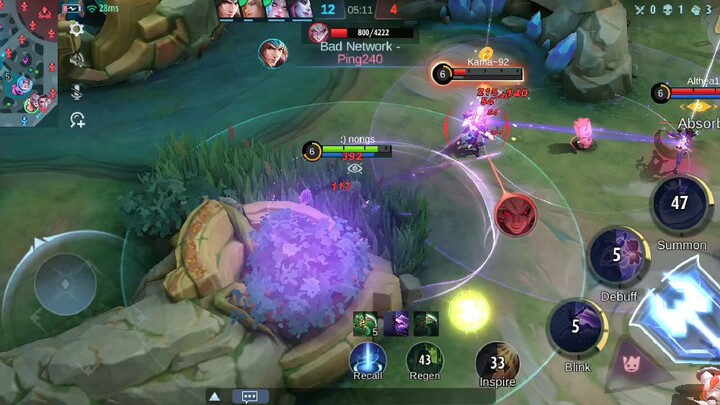This screenshot has height=405, width=720.
Task: Activate the Summon ultimate skill
Action: click(681, 204)
